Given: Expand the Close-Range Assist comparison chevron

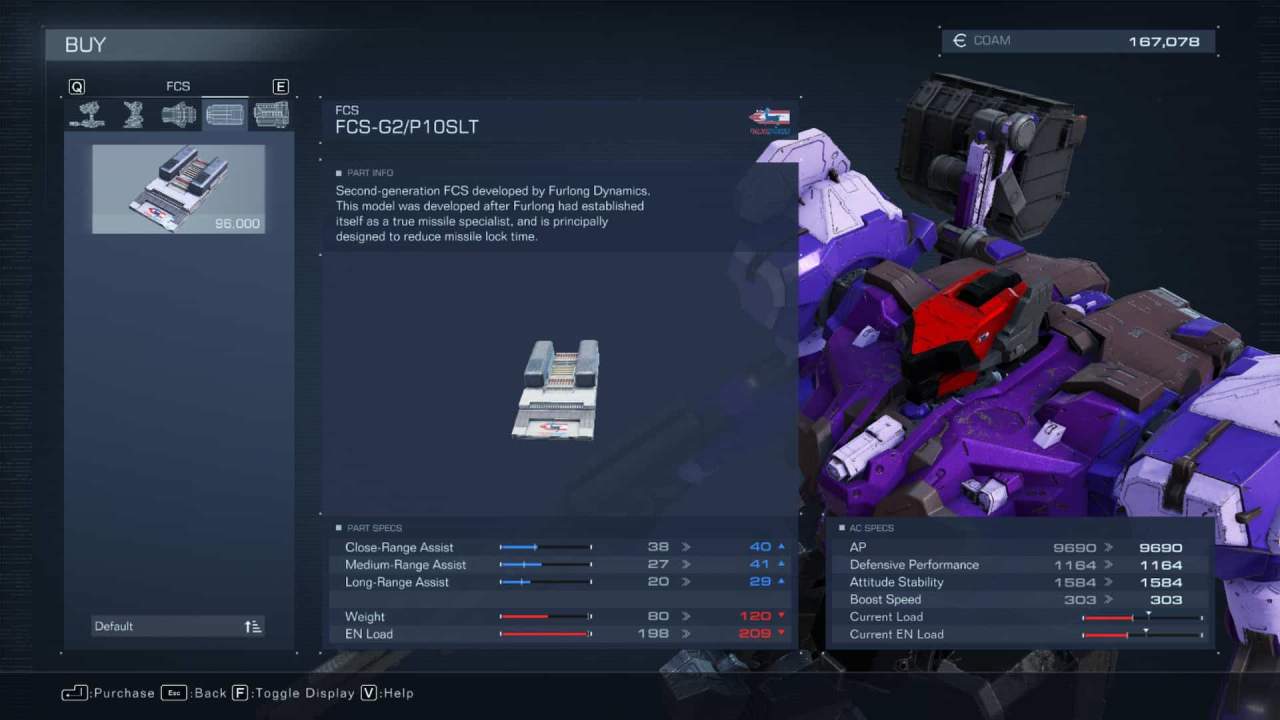Looking at the screenshot, I should (x=685, y=547).
